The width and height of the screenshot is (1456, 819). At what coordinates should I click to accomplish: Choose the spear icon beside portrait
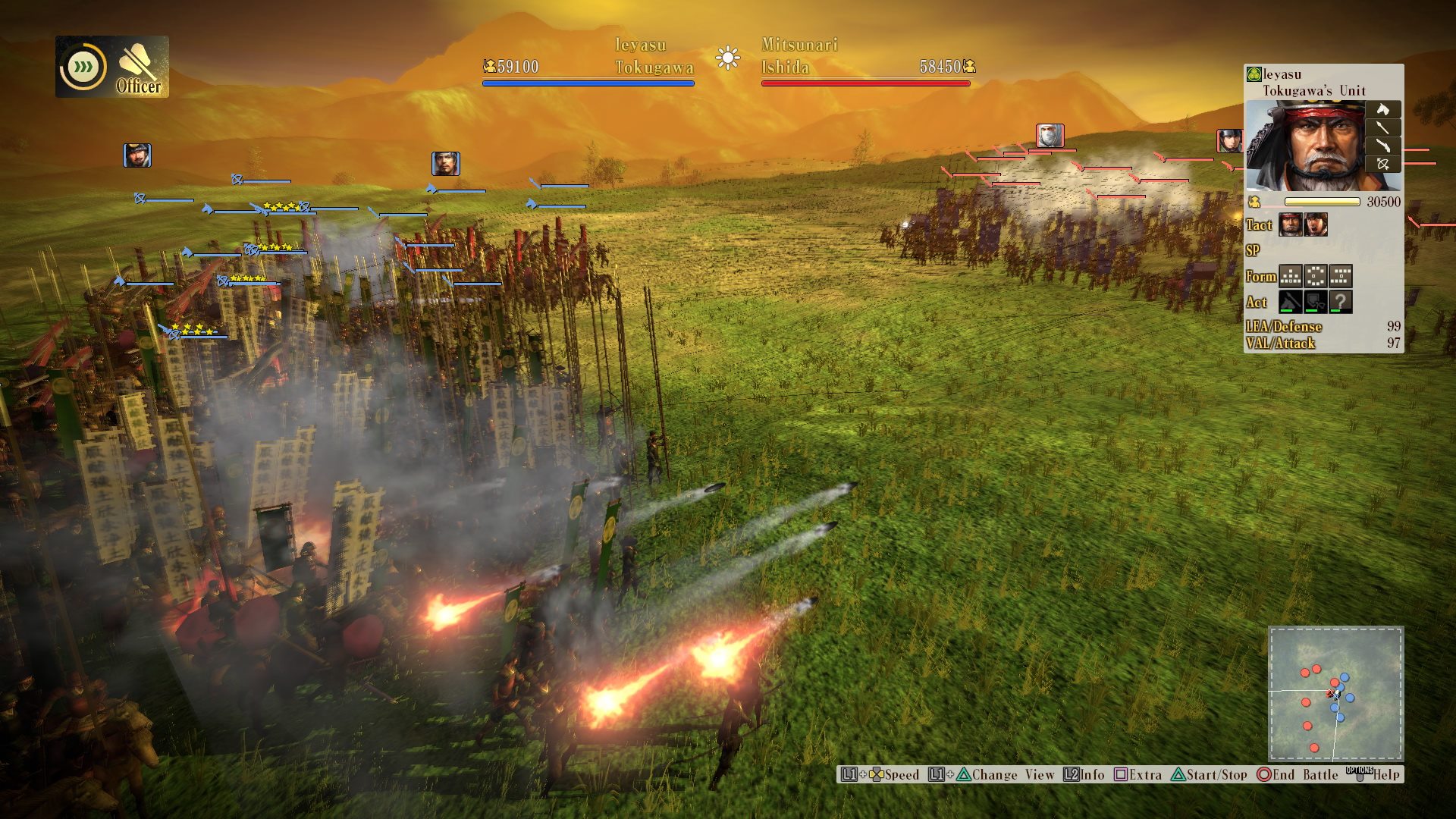1383,128
